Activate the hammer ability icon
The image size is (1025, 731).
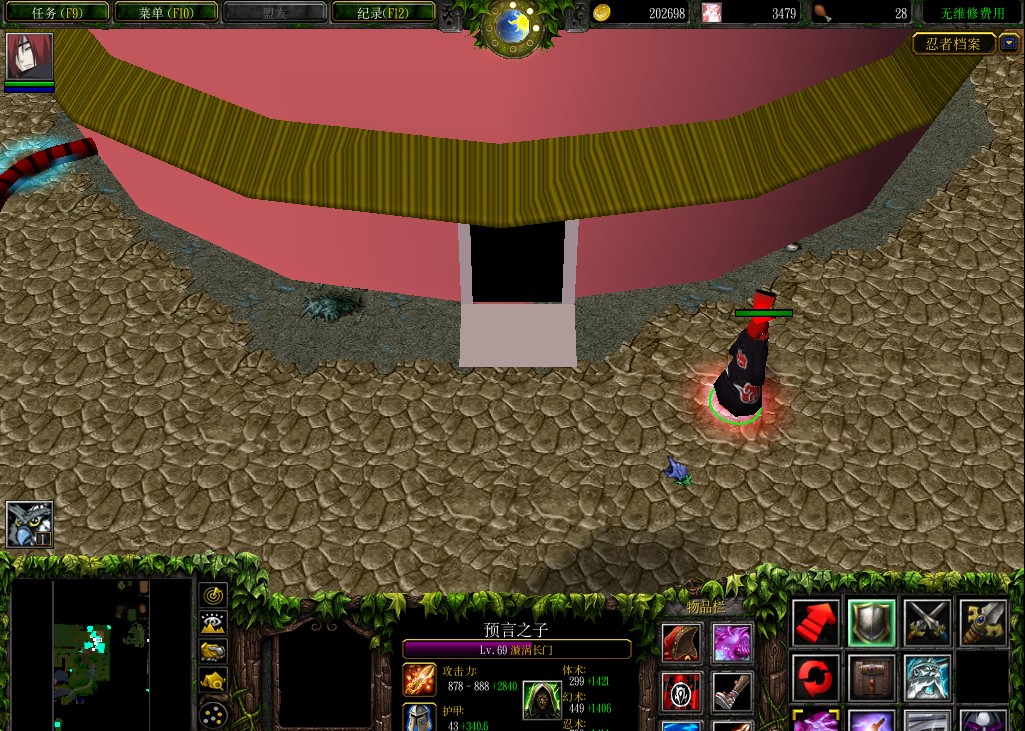tap(871, 679)
